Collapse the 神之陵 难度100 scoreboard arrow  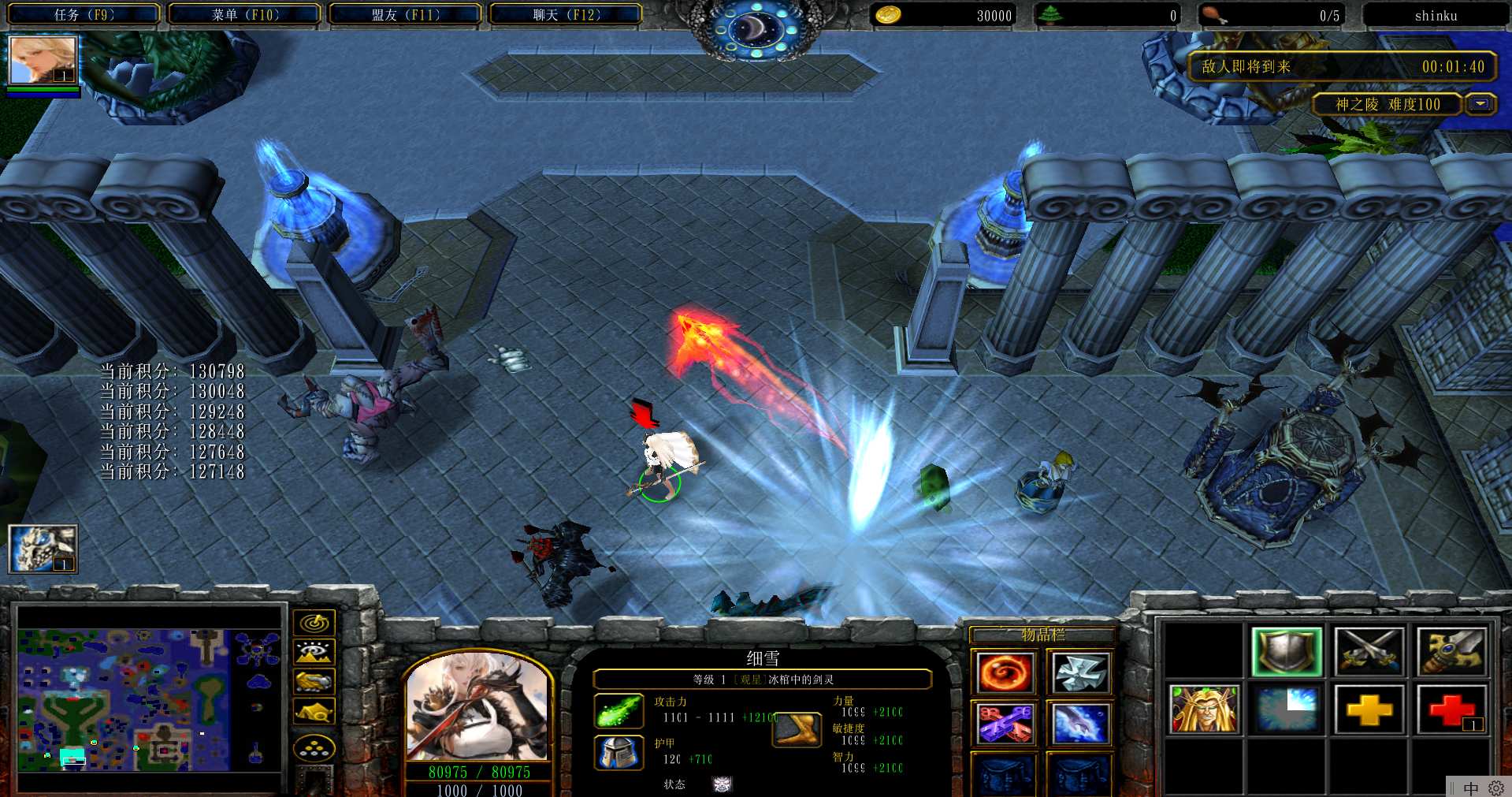coord(1480,104)
